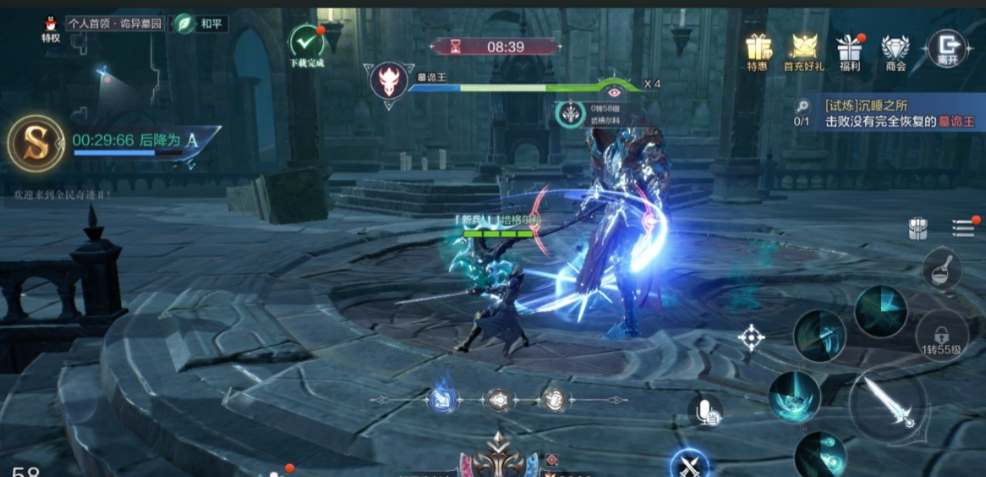Image resolution: width=986 pixels, height=477 pixels.
Task: Select the blue flame skill-bar icon
Action: point(443,400)
